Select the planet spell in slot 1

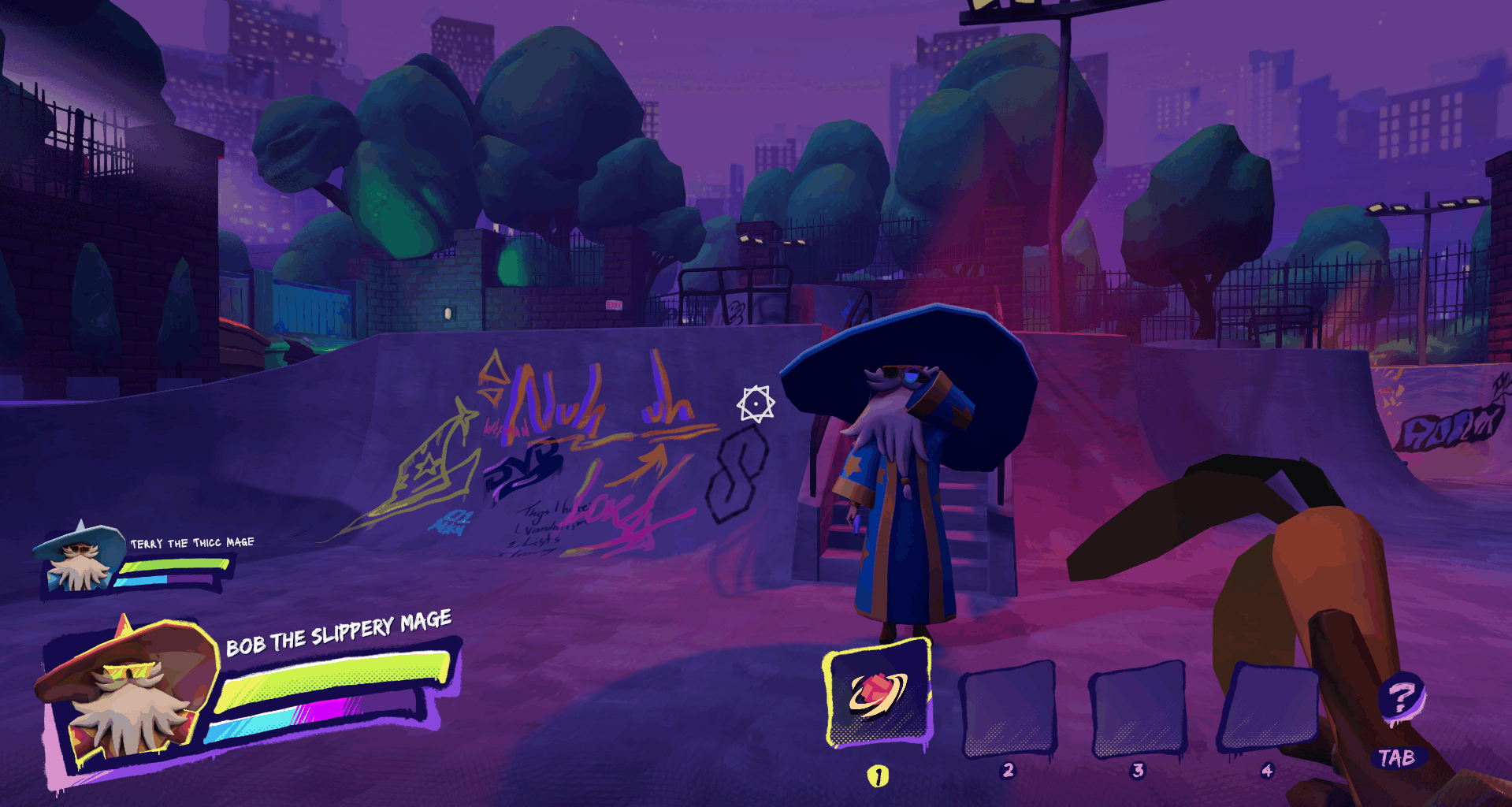(x=877, y=693)
